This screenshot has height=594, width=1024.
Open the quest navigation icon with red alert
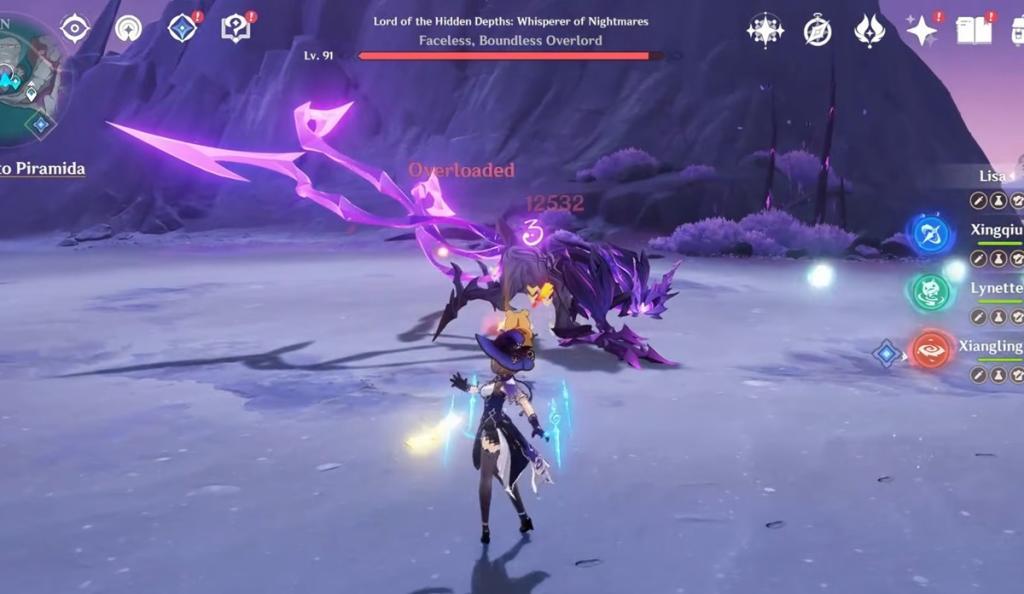[182, 28]
